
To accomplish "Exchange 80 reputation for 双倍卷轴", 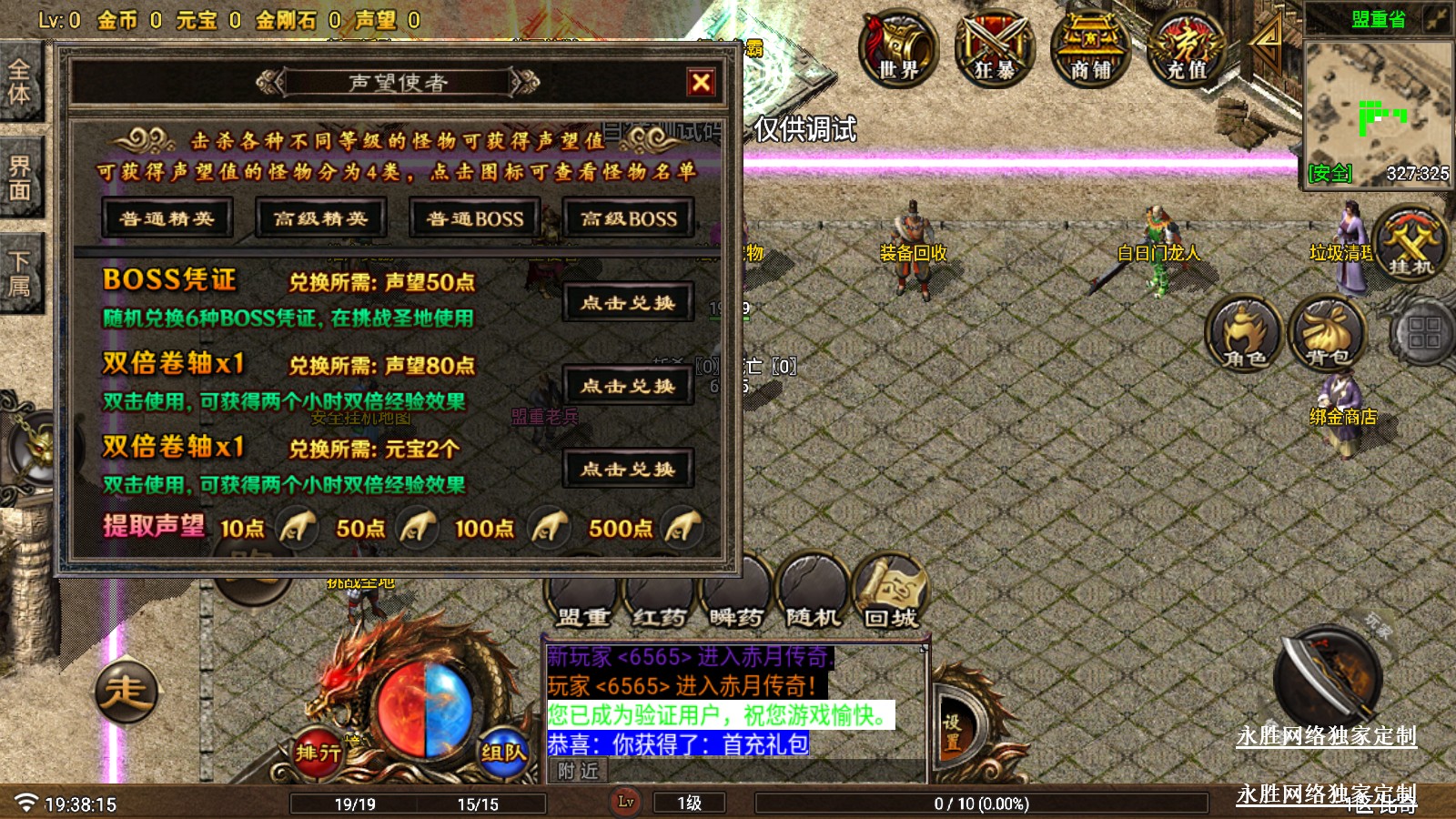I will (x=628, y=387).
